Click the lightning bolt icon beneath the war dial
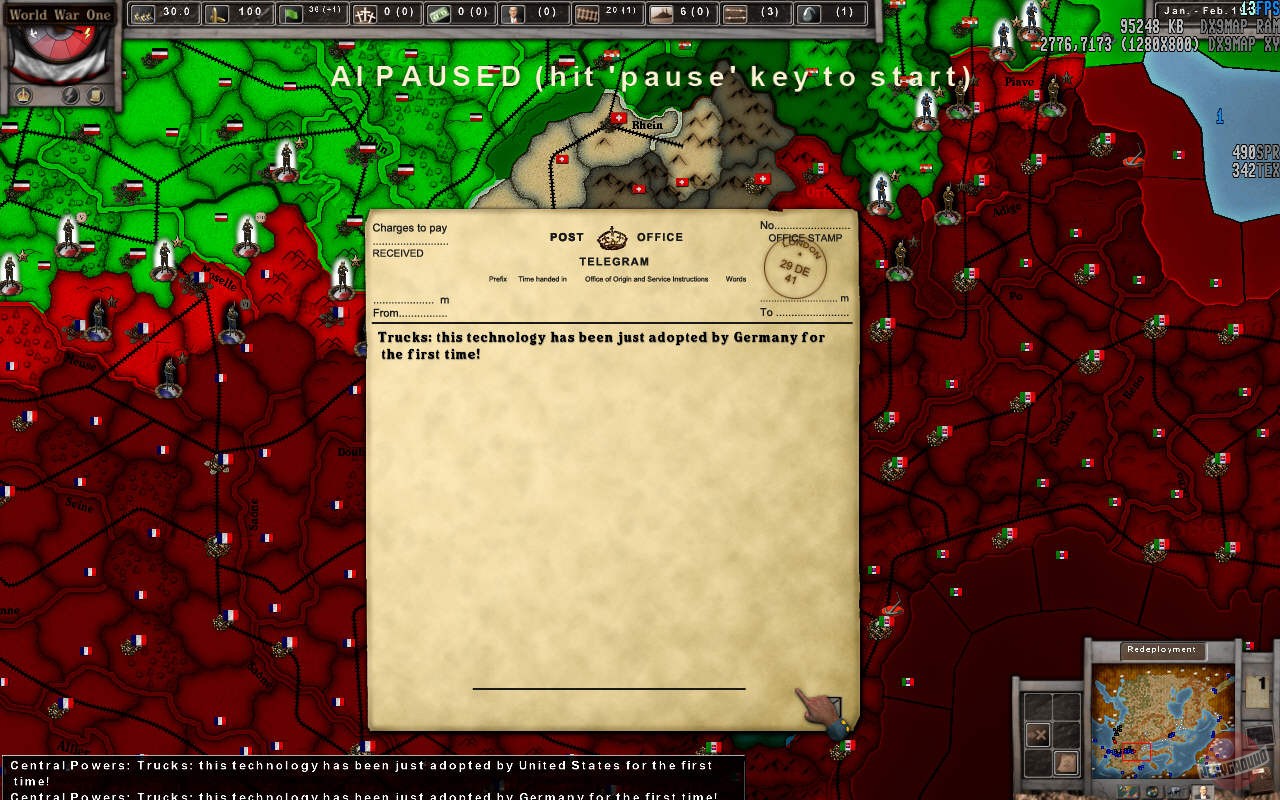 69,94
